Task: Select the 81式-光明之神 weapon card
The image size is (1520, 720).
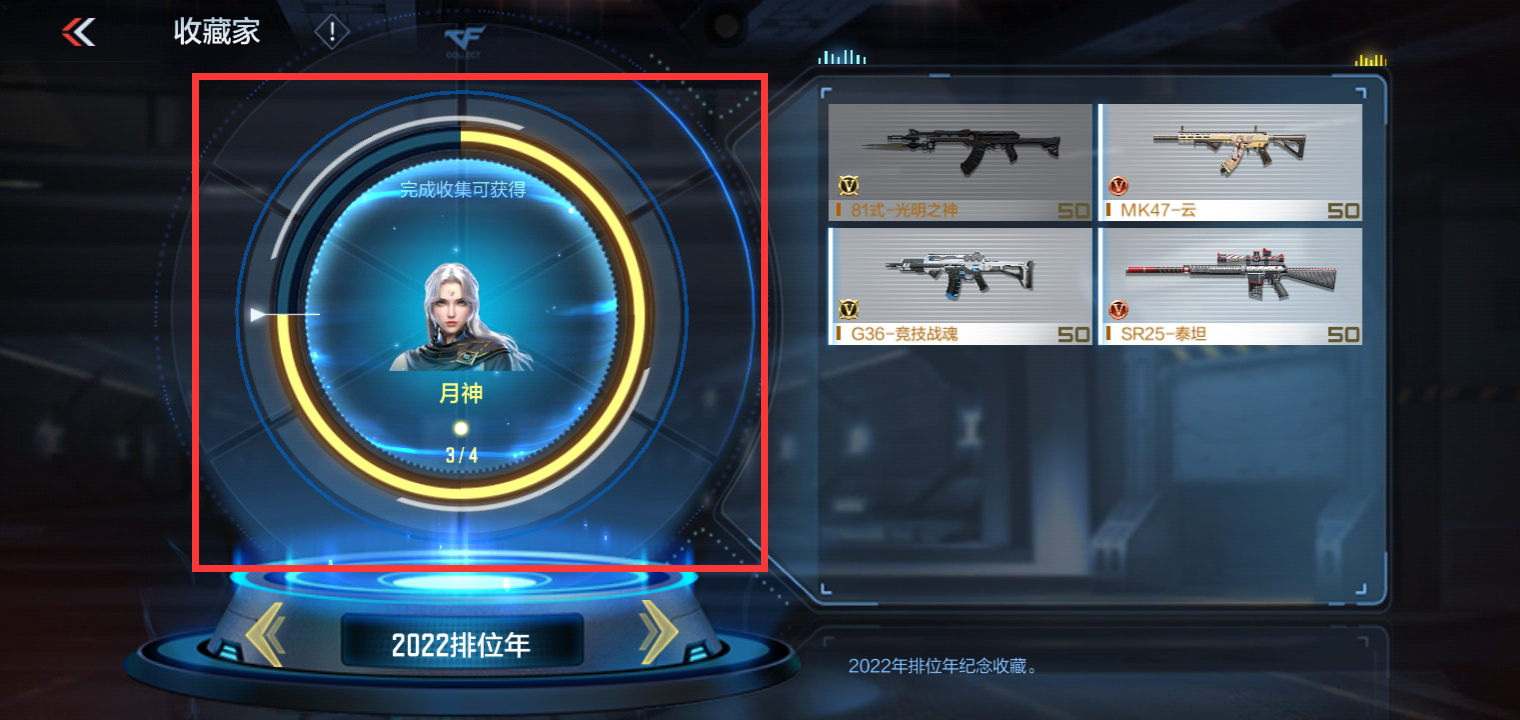Action: [960, 162]
